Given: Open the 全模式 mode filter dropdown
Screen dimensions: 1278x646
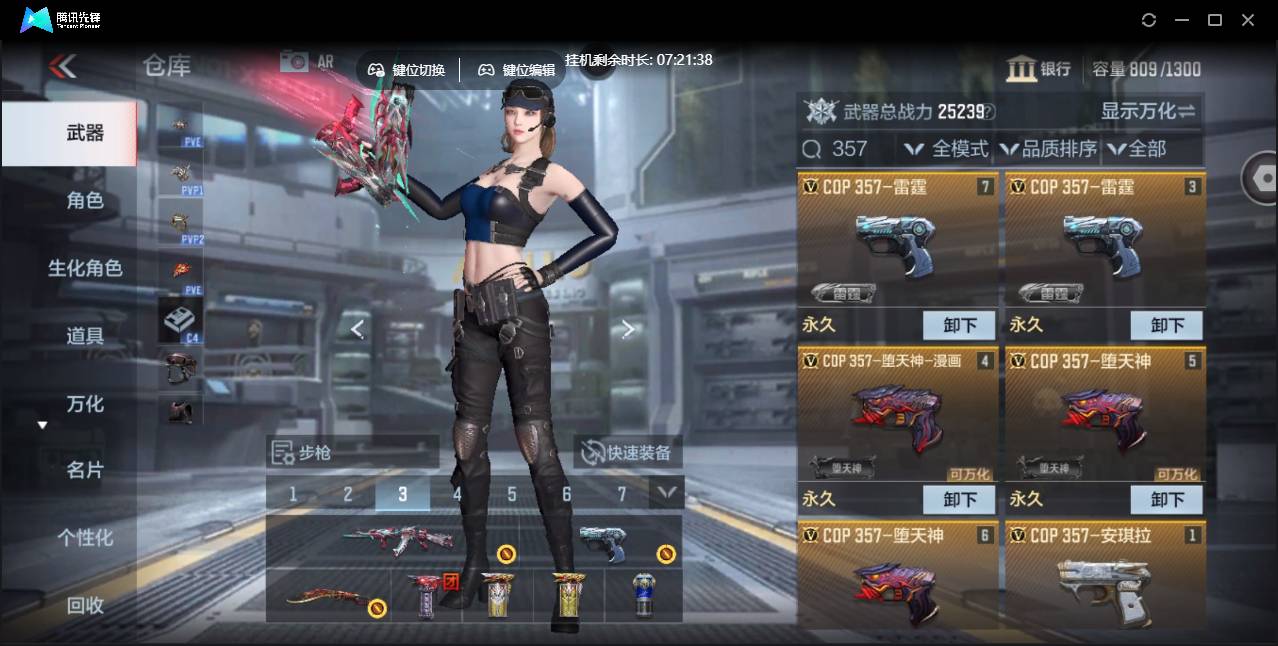Looking at the screenshot, I should (946, 149).
